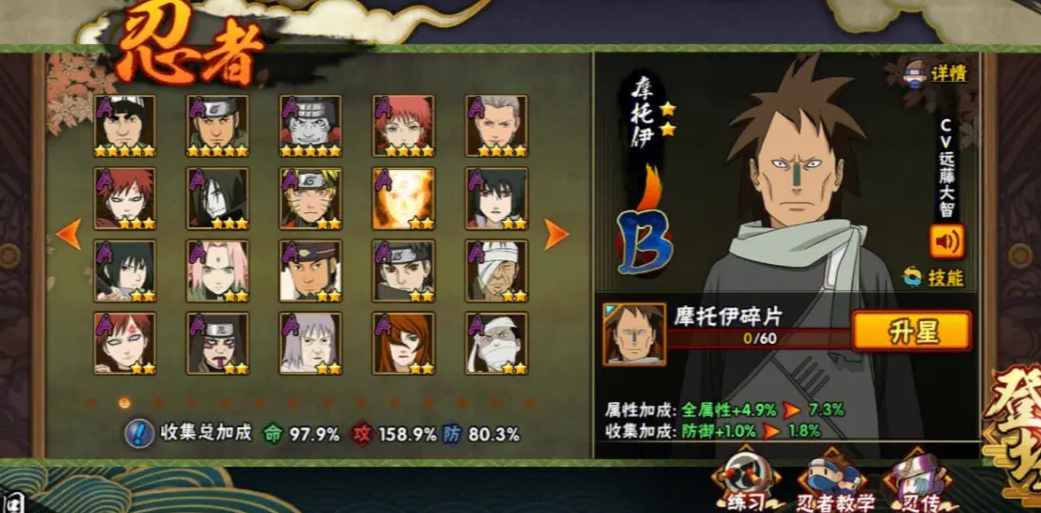Screen dimensions: 1041x513
Task: Choose the red-haired Sasori portrait
Action: tap(404, 126)
